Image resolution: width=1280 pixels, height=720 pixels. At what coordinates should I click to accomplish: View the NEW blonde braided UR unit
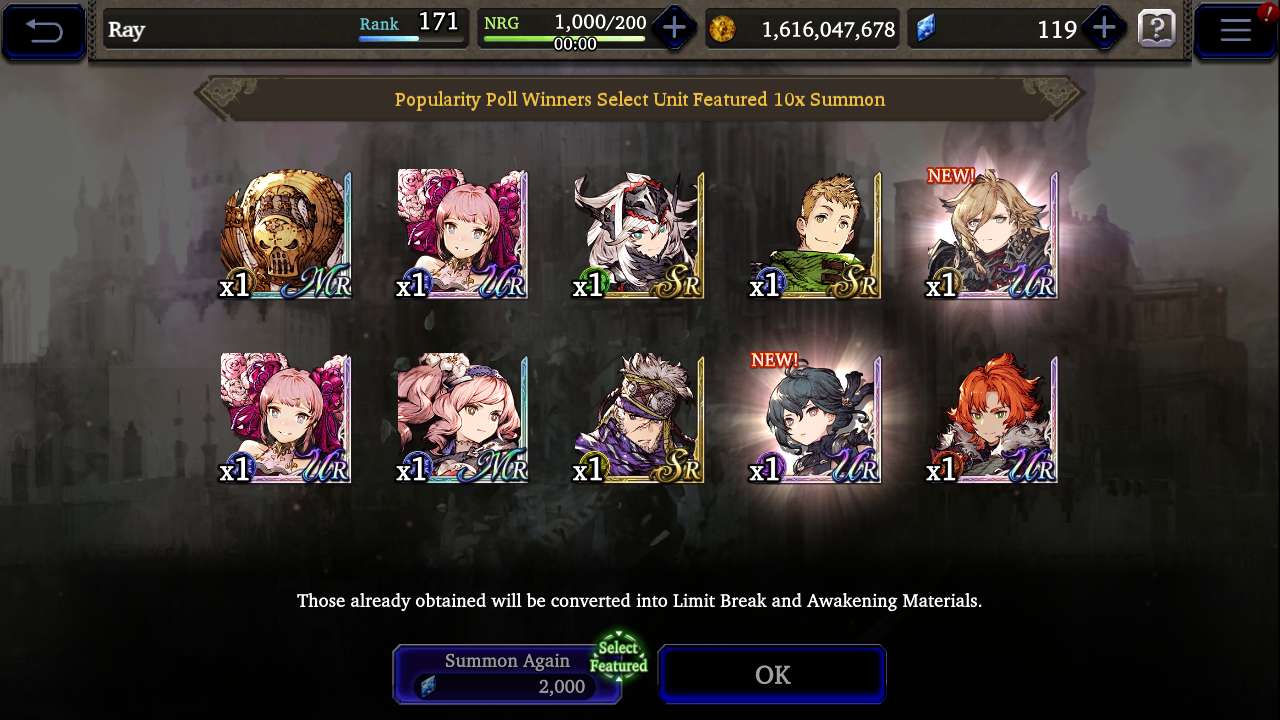992,235
